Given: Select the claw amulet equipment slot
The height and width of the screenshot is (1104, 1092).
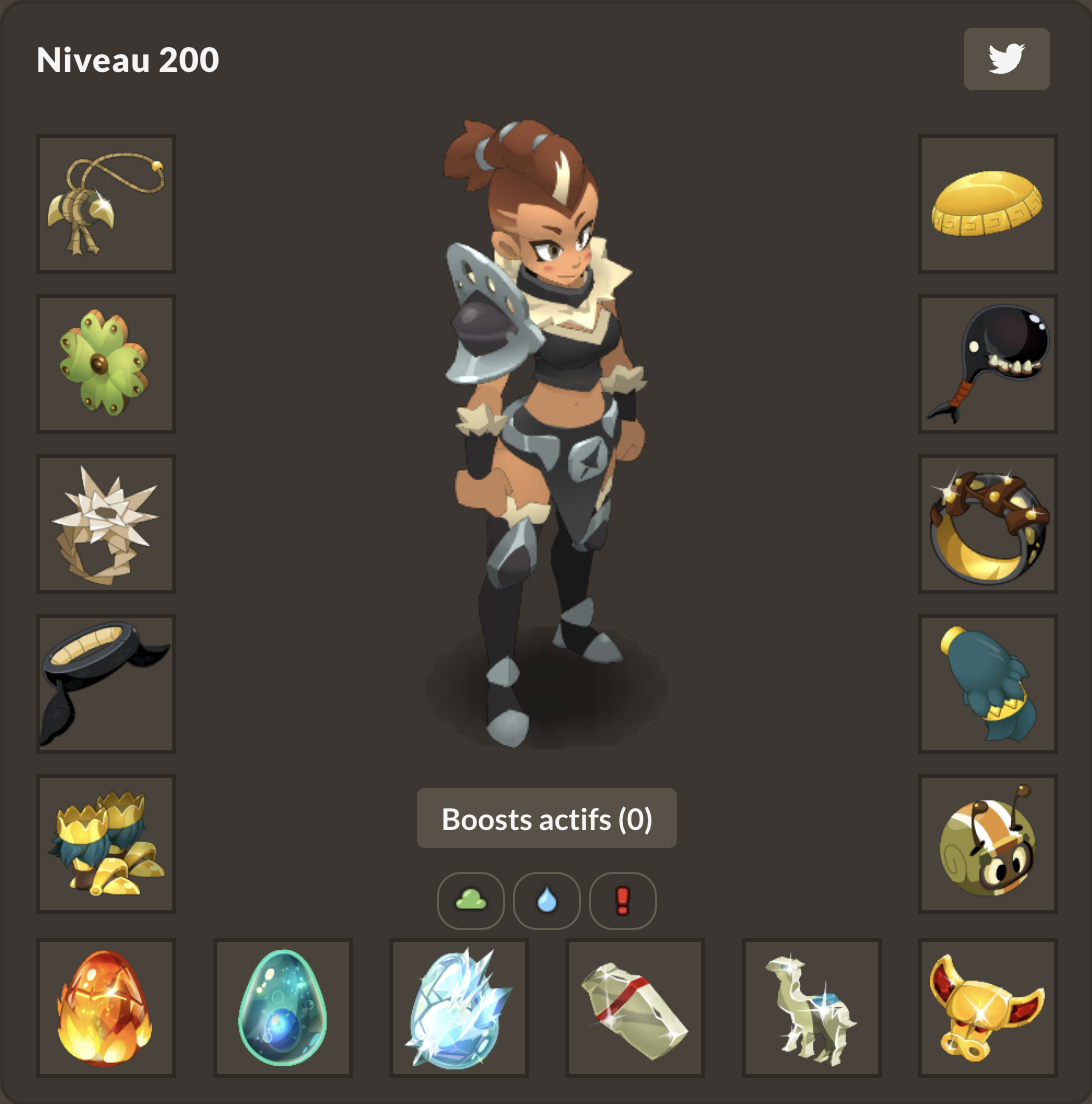Looking at the screenshot, I should click(106, 204).
